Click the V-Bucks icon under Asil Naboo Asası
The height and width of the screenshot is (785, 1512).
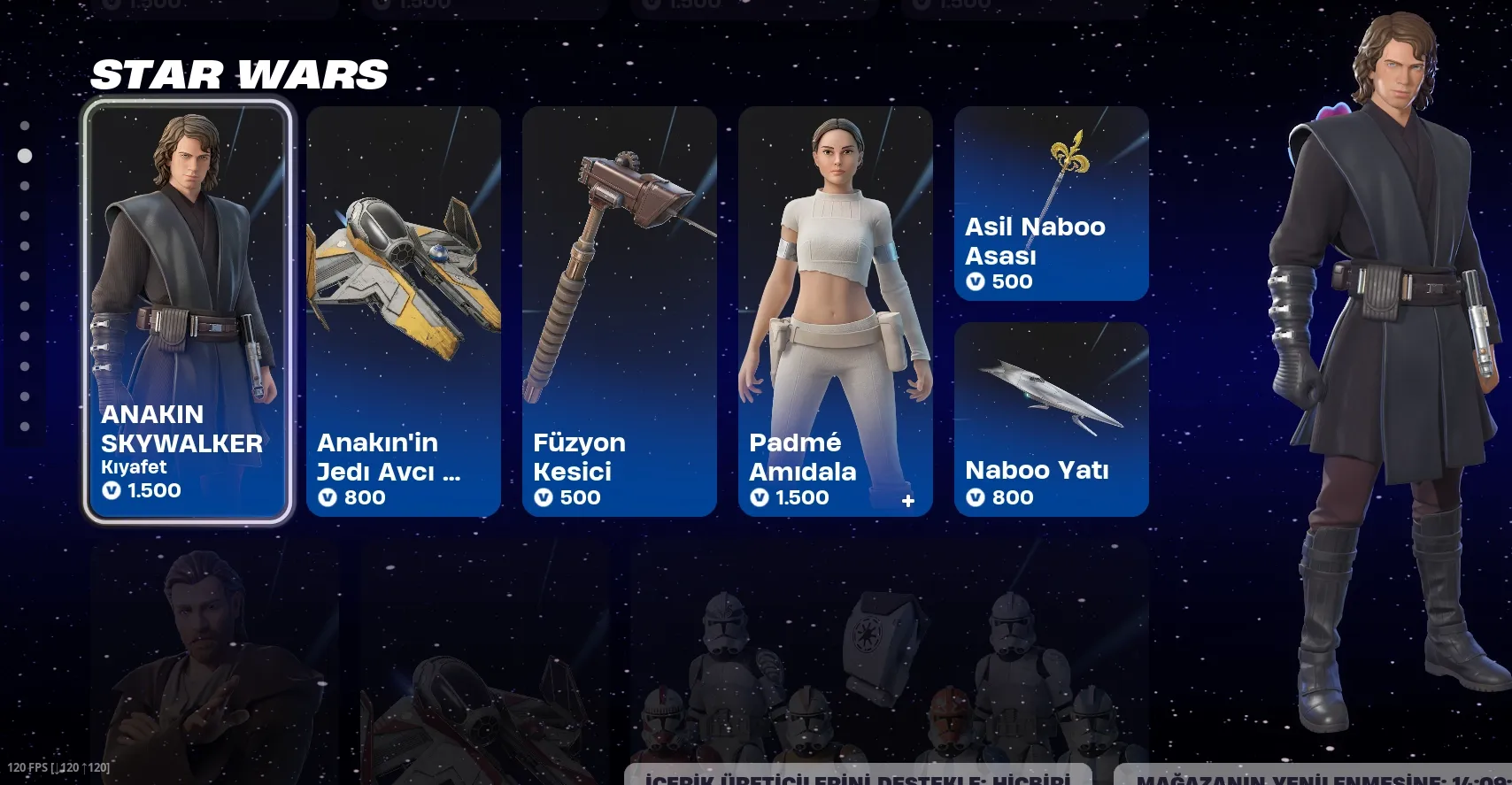pos(976,282)
